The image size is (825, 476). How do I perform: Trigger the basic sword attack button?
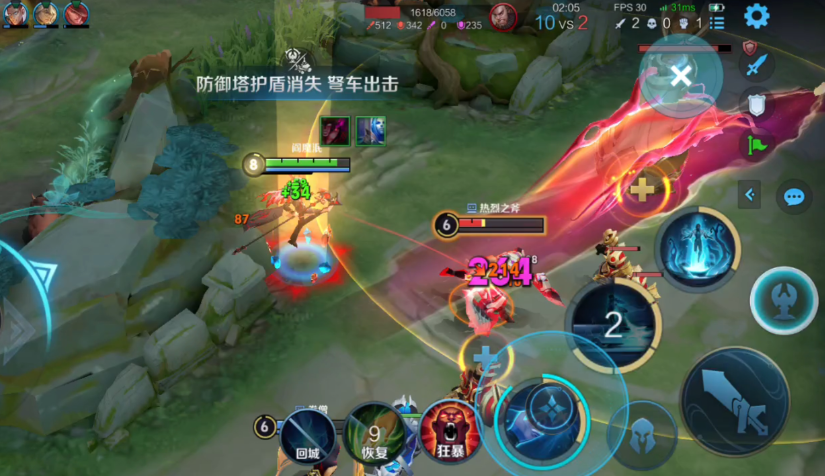pyautogui.click(x=734, y=400)
